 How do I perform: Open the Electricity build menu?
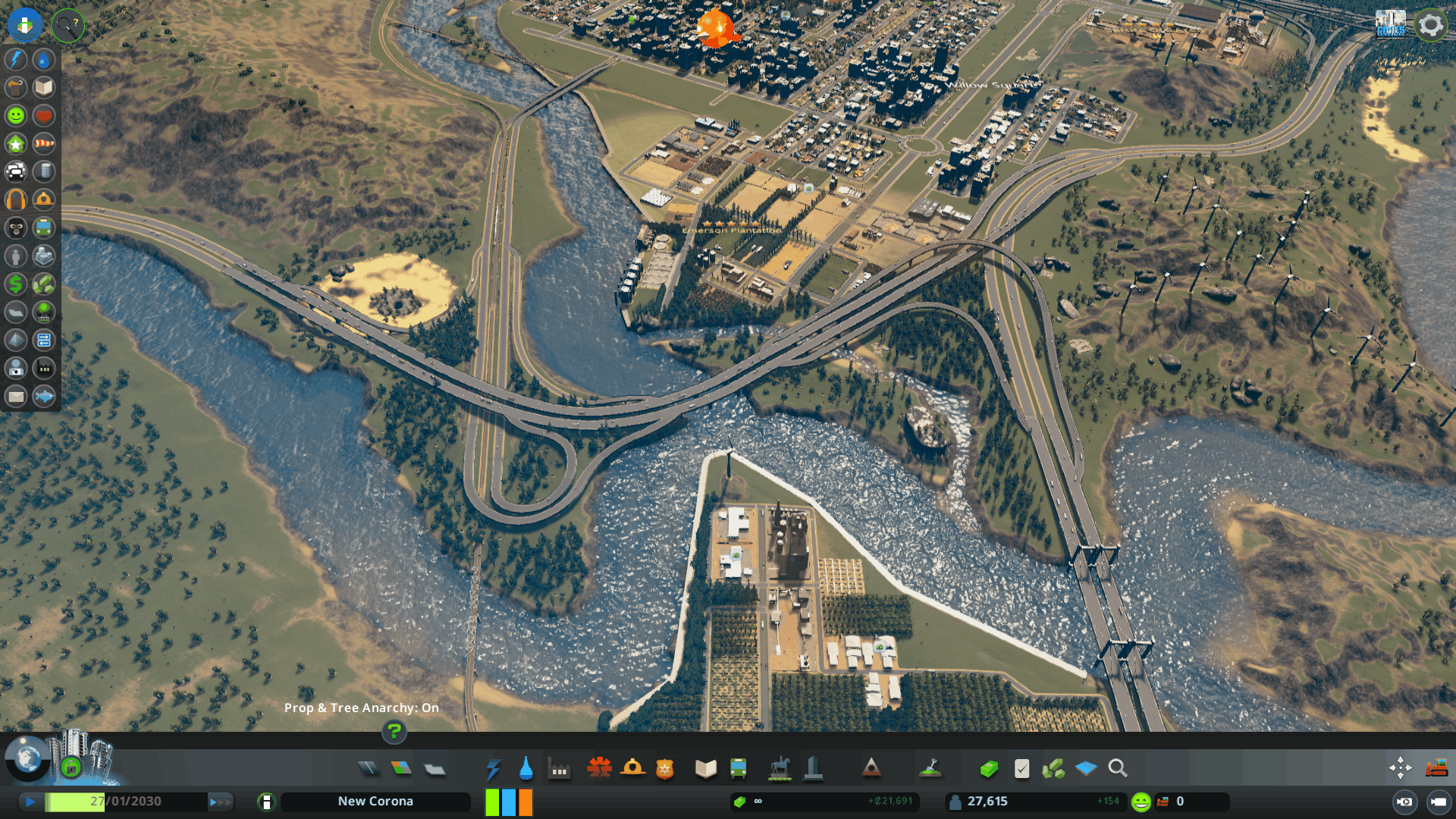(493, 769)
